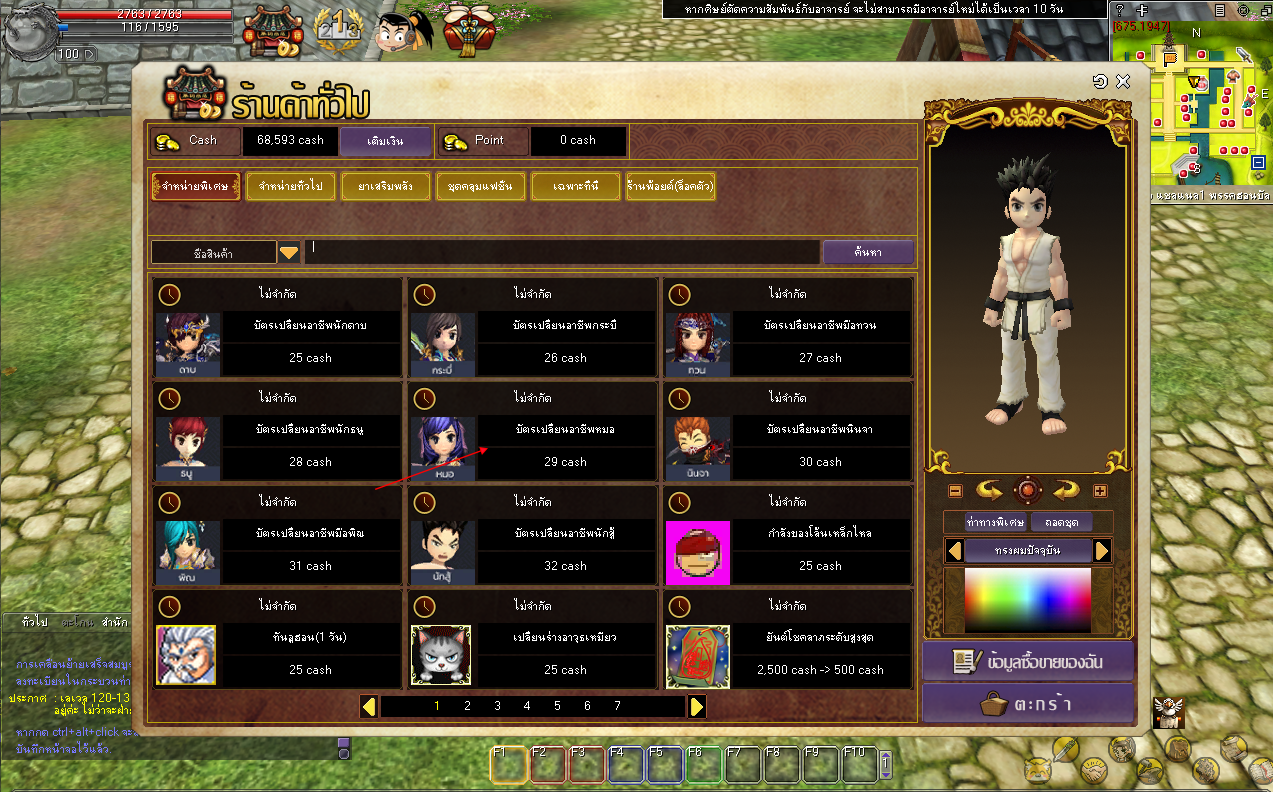Select the ชุดคลุมแฟชั่น tab
Image resolution: width=1273 pixels, height=792 pixels.
481,187
